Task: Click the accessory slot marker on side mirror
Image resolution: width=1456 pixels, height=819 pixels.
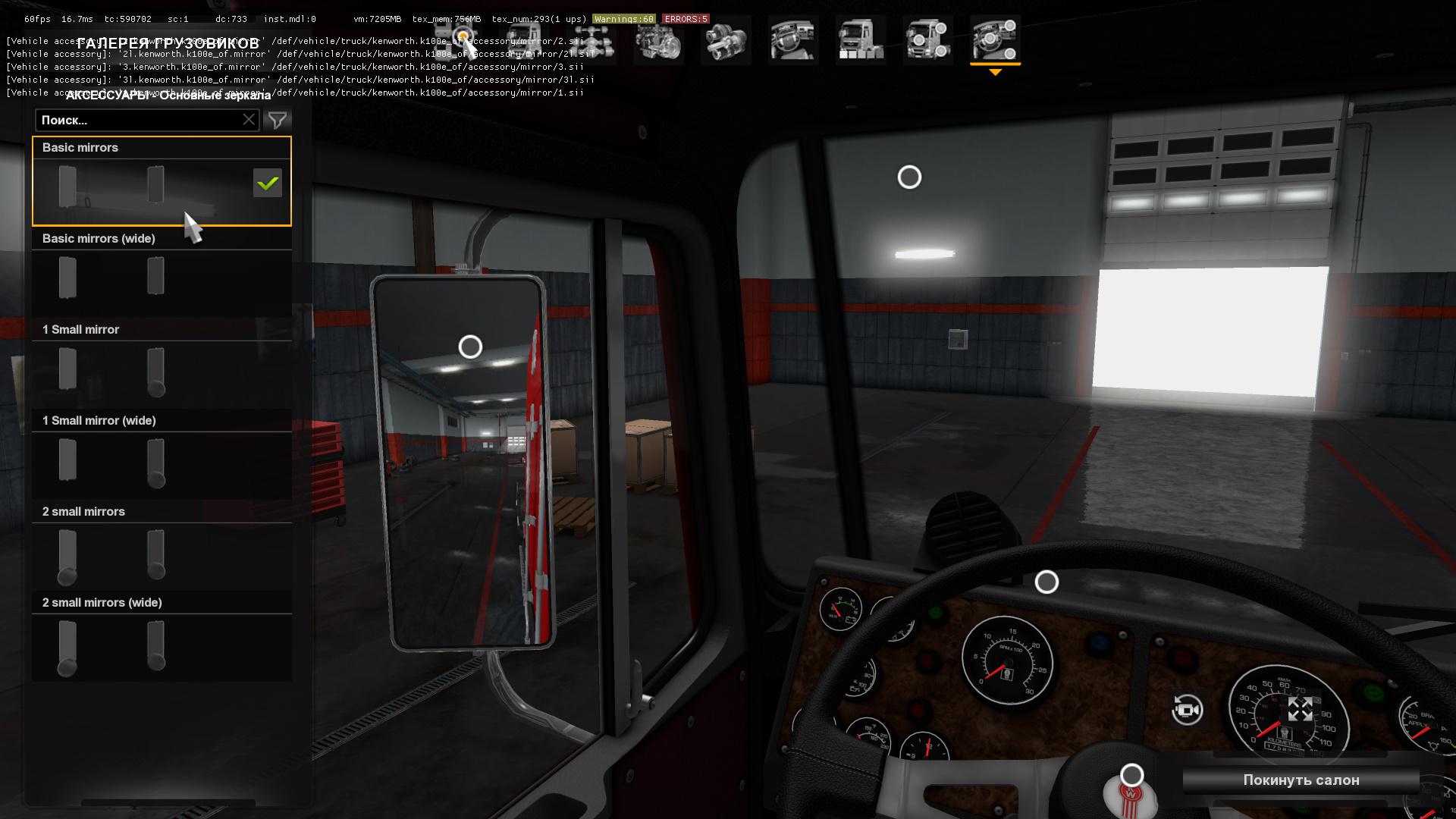Action: 470,347
